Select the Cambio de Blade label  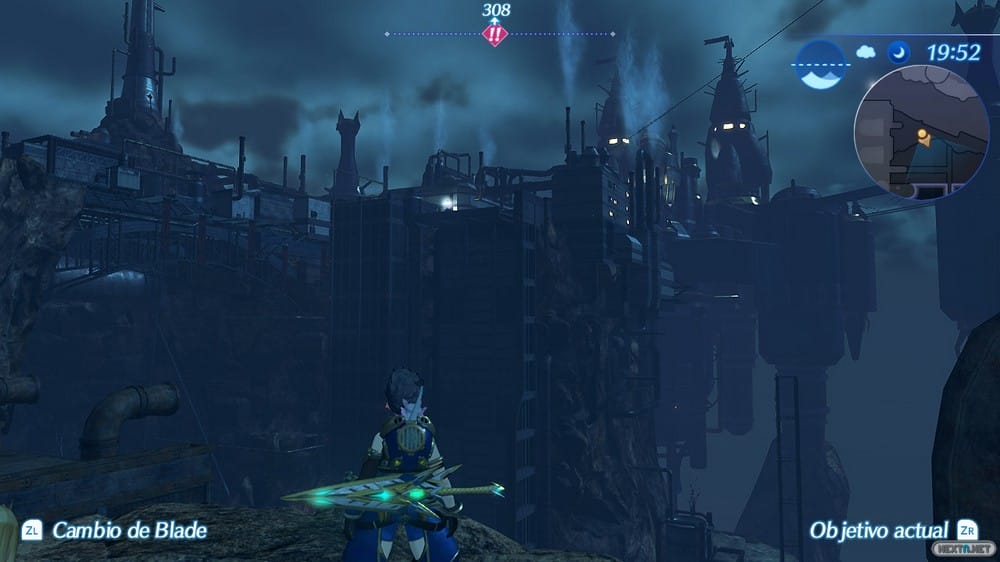(129, 530)
